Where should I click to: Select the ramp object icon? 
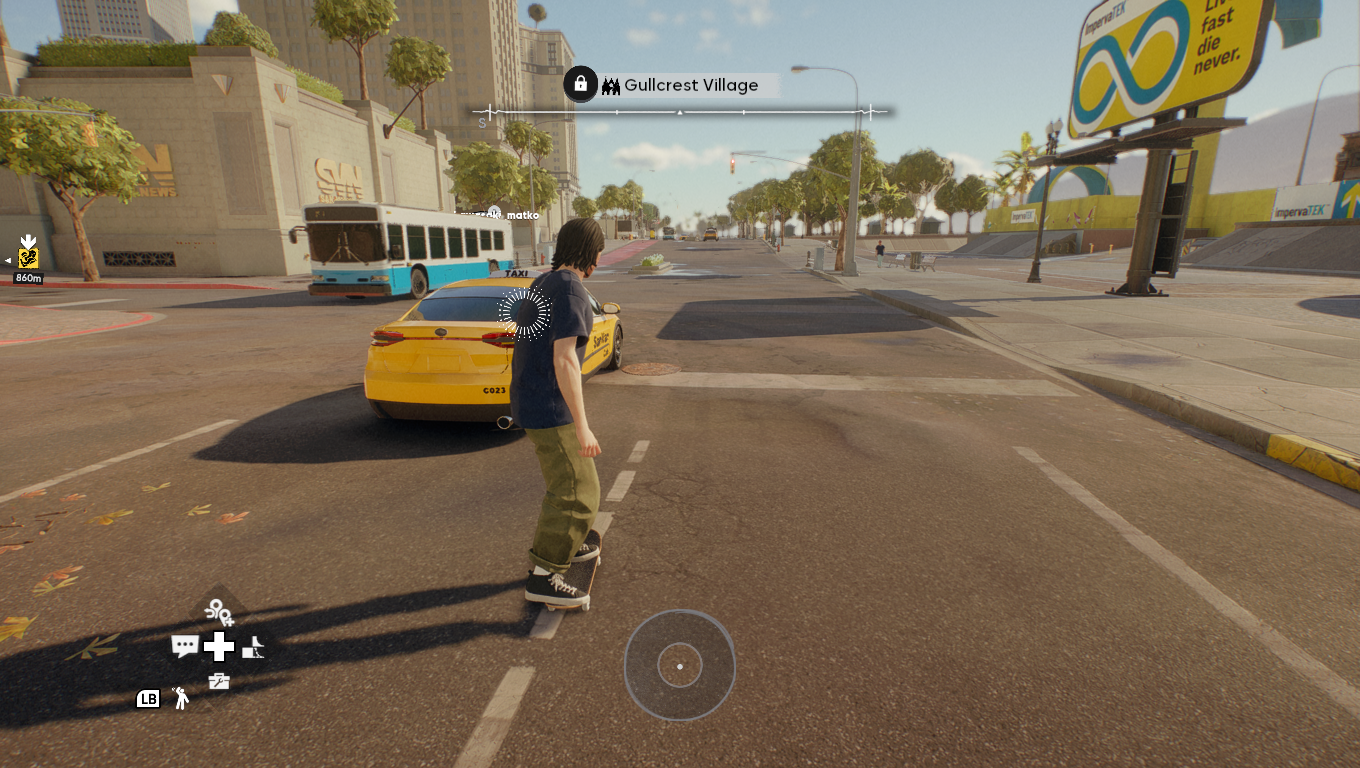tap(253, 647)
